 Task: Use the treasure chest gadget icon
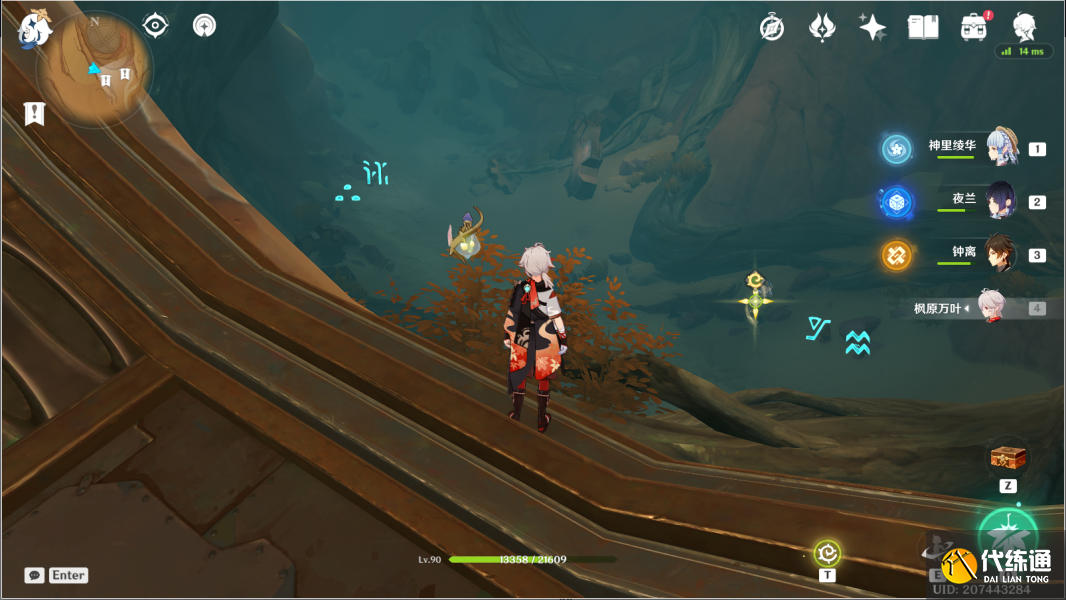click(x=1008, y=458)
